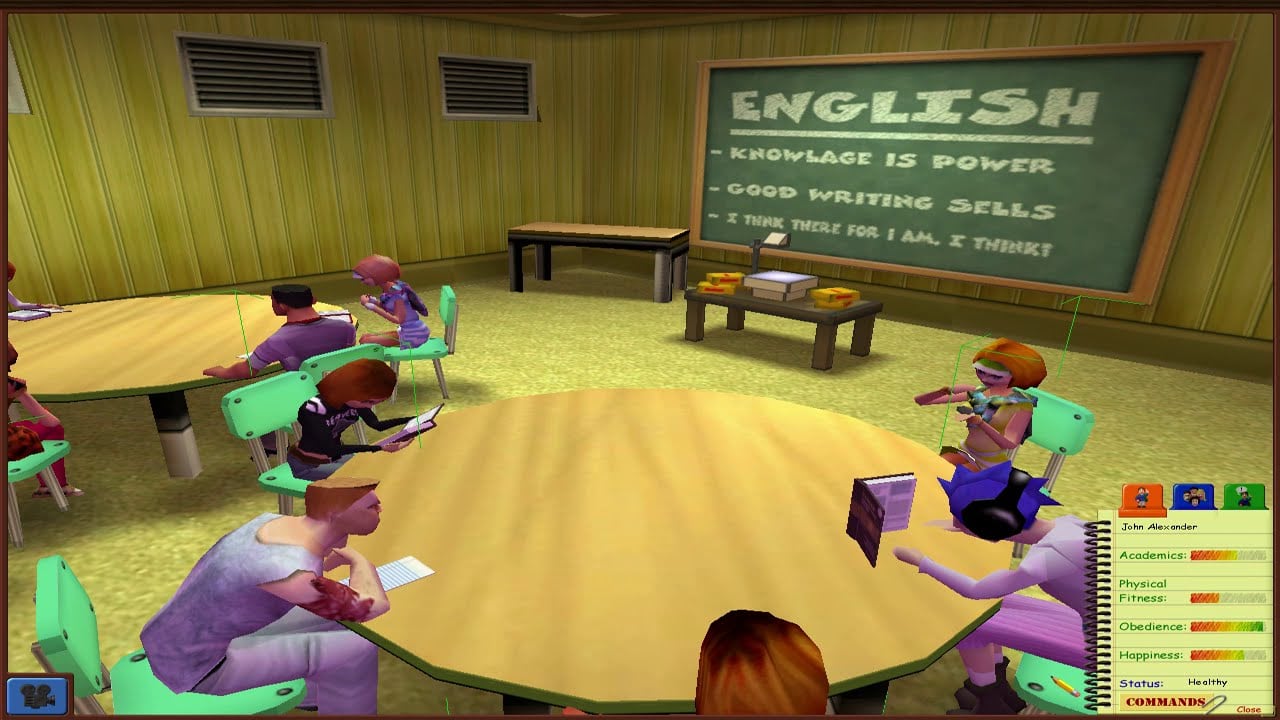
Task: Click the Obedience stat bar
Action: point(1228,628)
